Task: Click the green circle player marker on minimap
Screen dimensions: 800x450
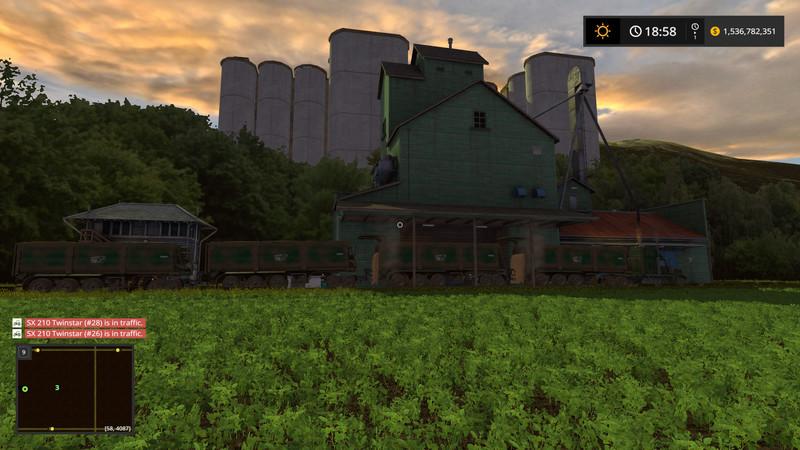Action: click(x=25, y=388)
